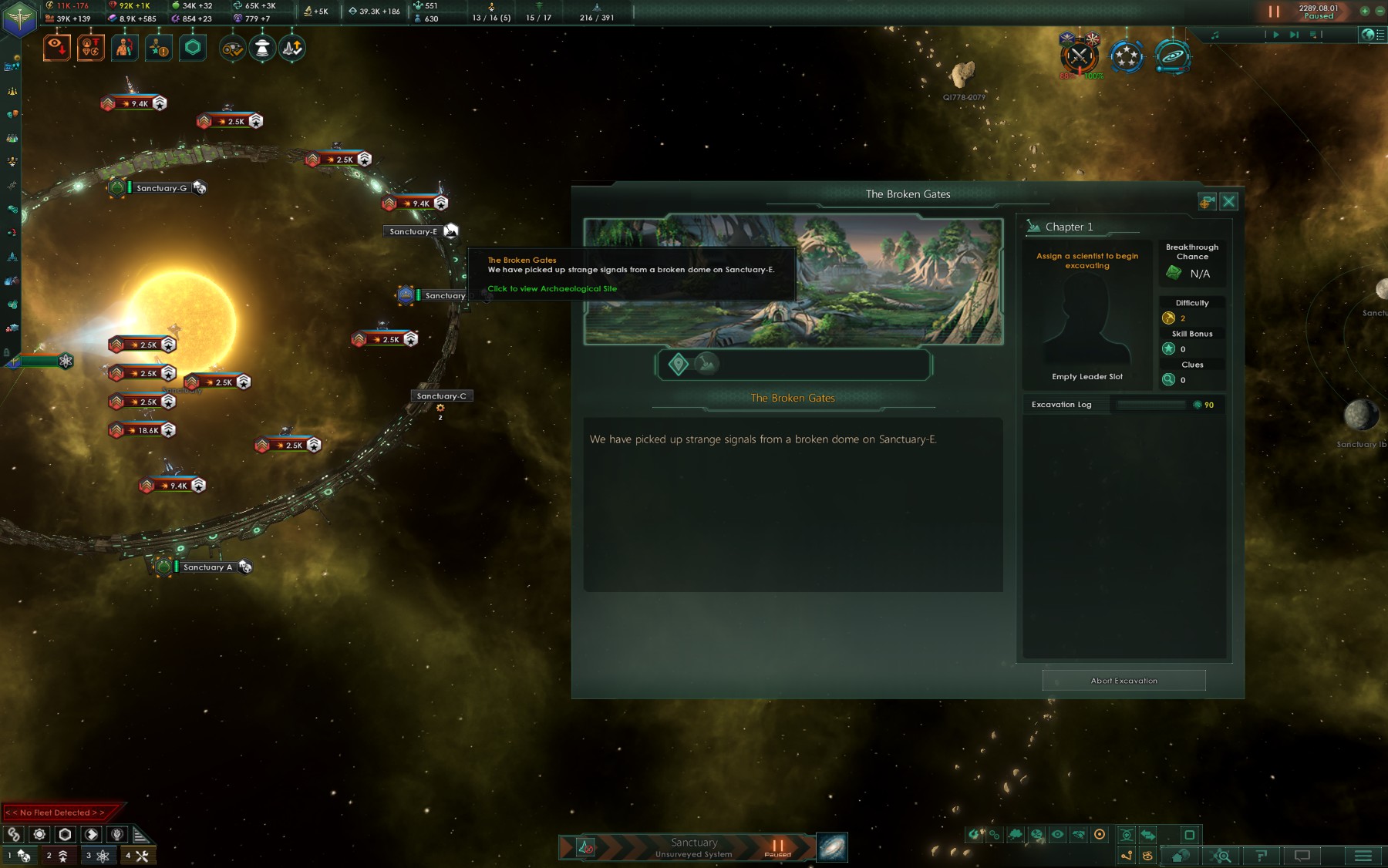The width and height of the screenshot is (1388, 868).
Task: Switch to galaxy map view
Action: [832, 847]
